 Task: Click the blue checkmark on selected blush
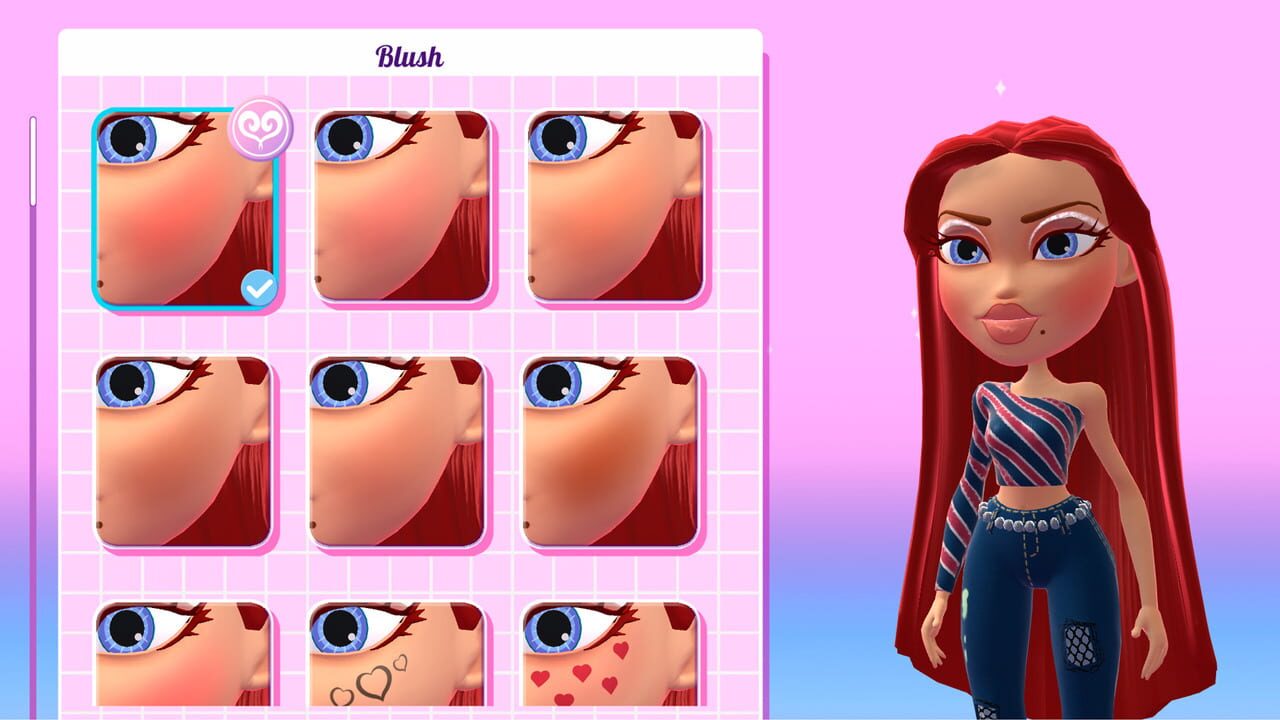tap(259, 287)
